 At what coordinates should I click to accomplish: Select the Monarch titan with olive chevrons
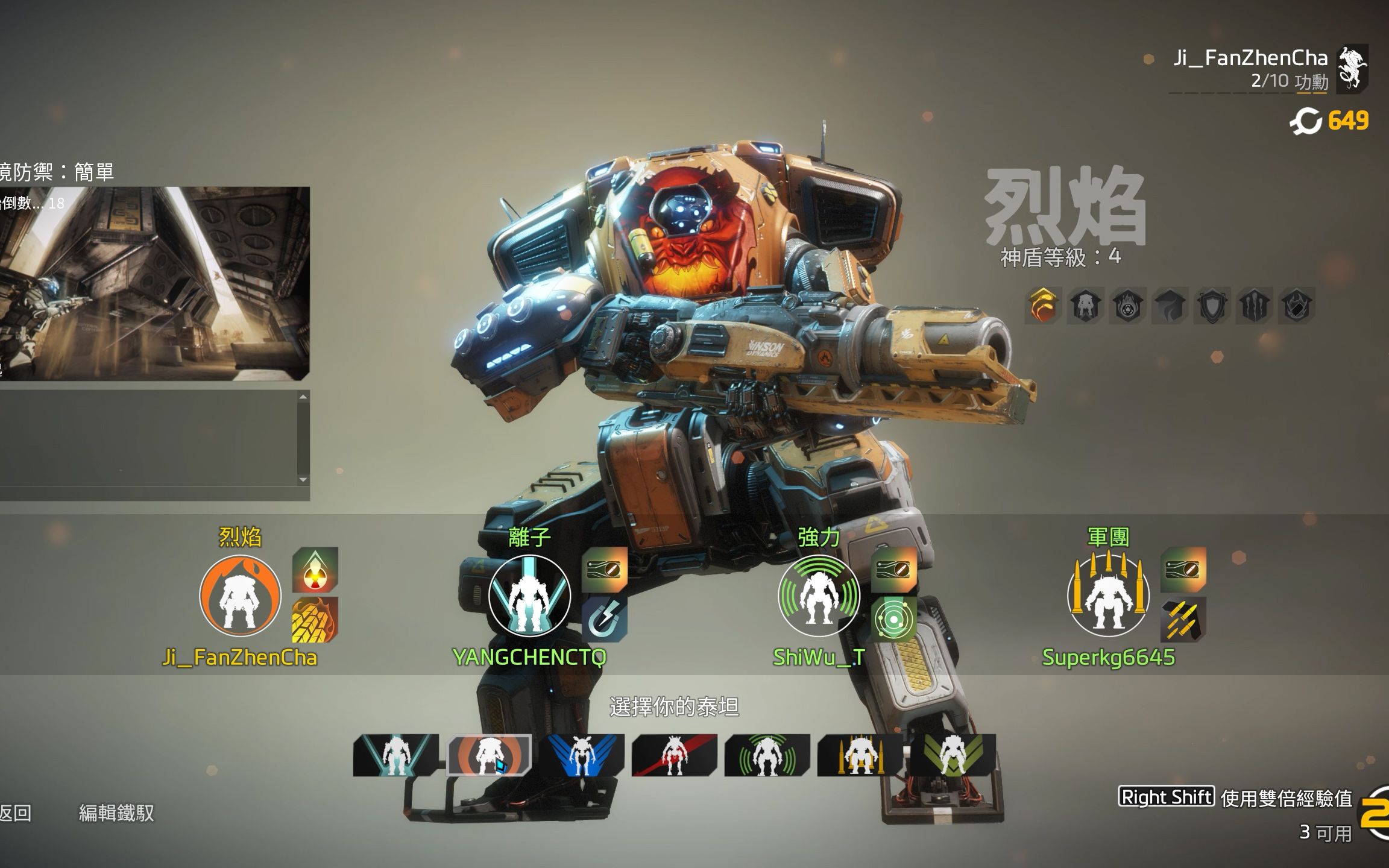pyautogui.click(x=953, y=755)
